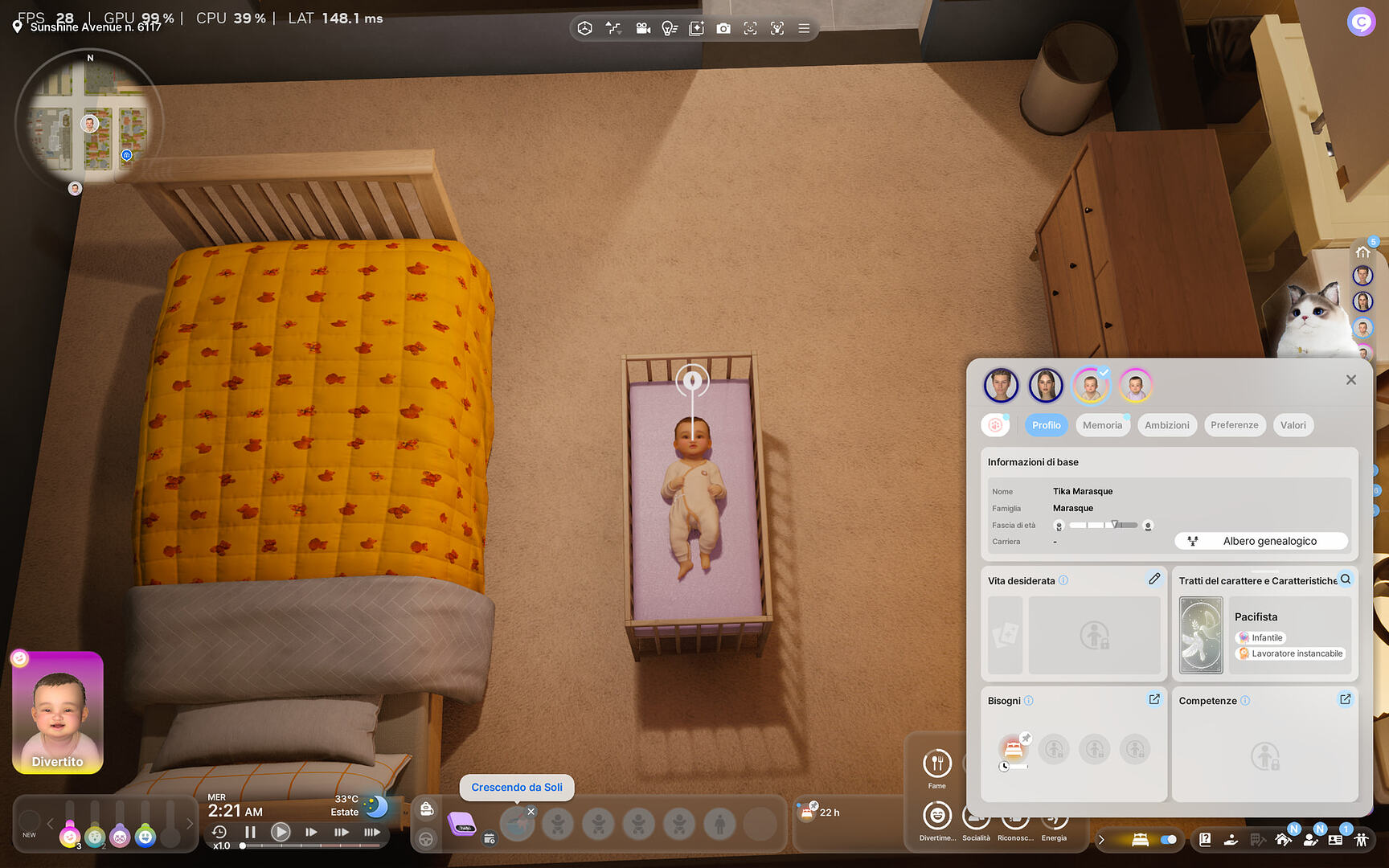
Task: Edit Vita desiderata using the pencil icon
Action: coord(1155,579)
